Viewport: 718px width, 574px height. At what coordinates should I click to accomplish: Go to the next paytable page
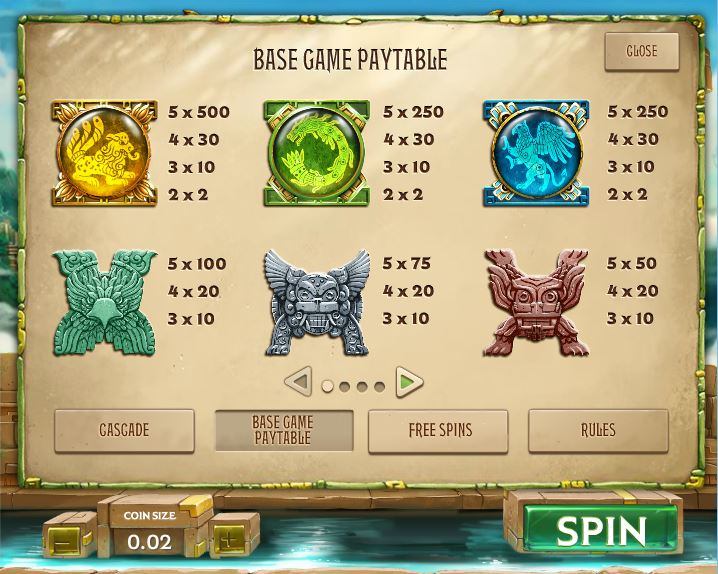408,381
